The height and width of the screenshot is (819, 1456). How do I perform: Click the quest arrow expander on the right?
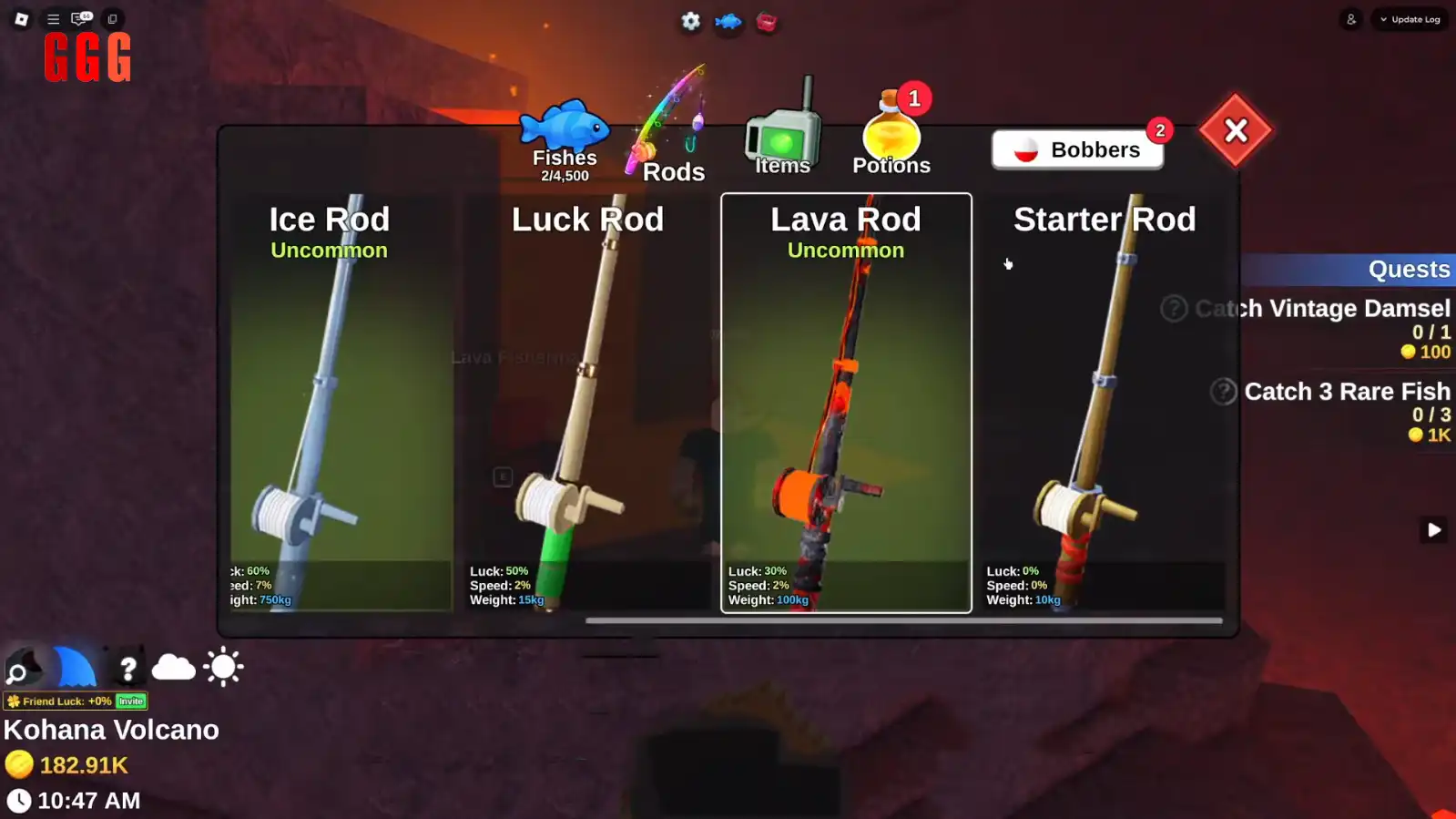click(x=1433, y=529)
